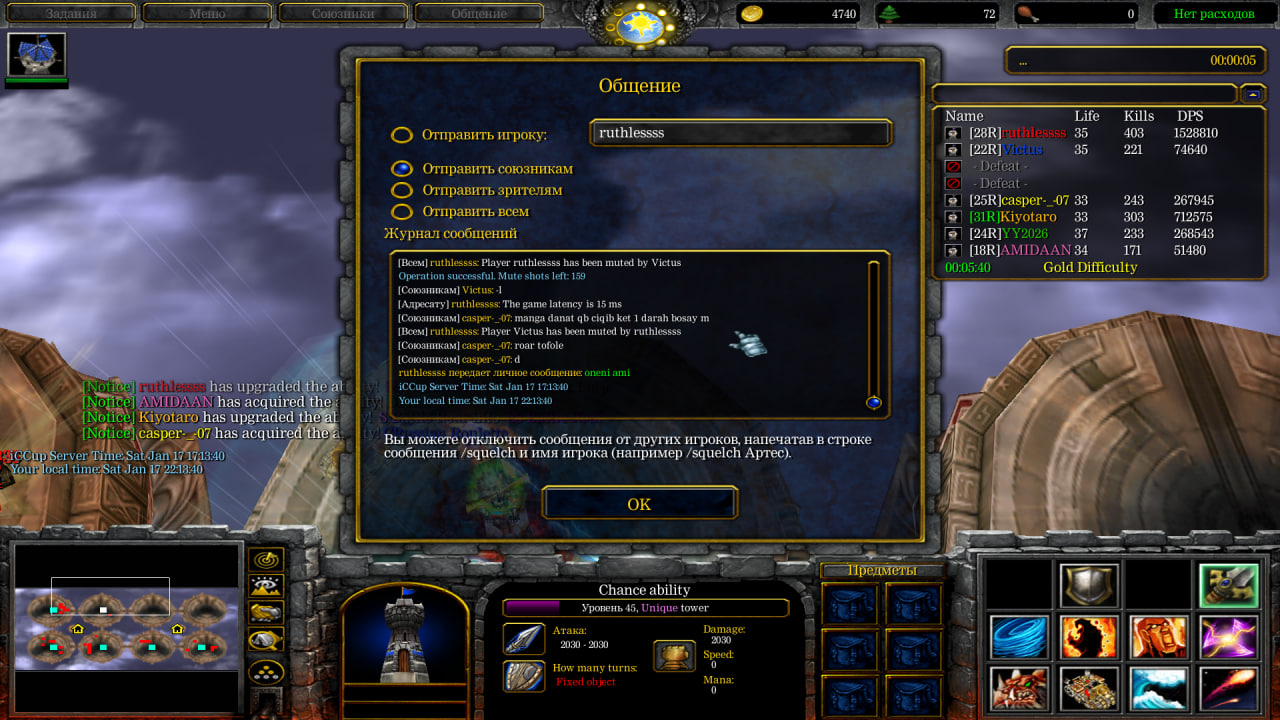Confirm the chat dialog with OK
Screen dimensions: 1280x720
pos(639,504)
